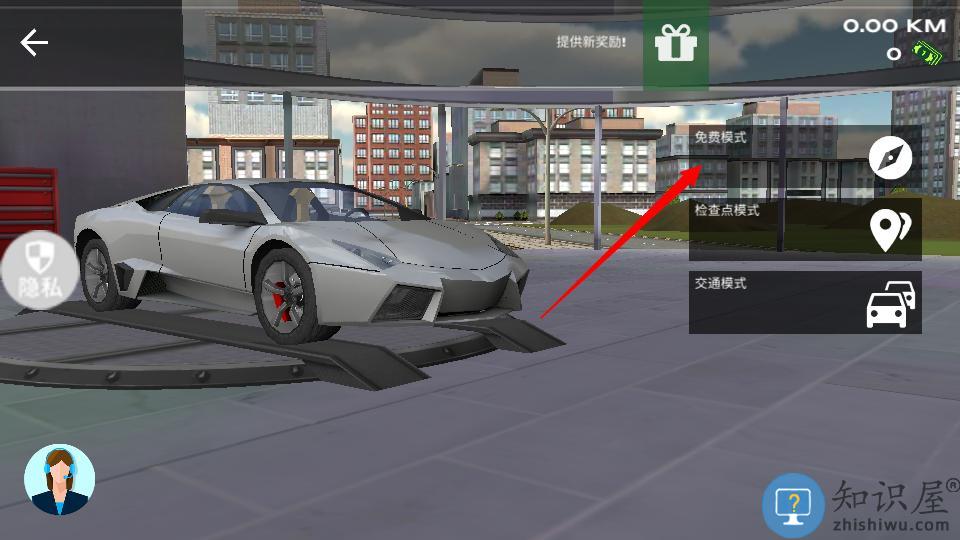960x540 pixels.
Task: Tap the green cash money icon
Action: point(927,54)
